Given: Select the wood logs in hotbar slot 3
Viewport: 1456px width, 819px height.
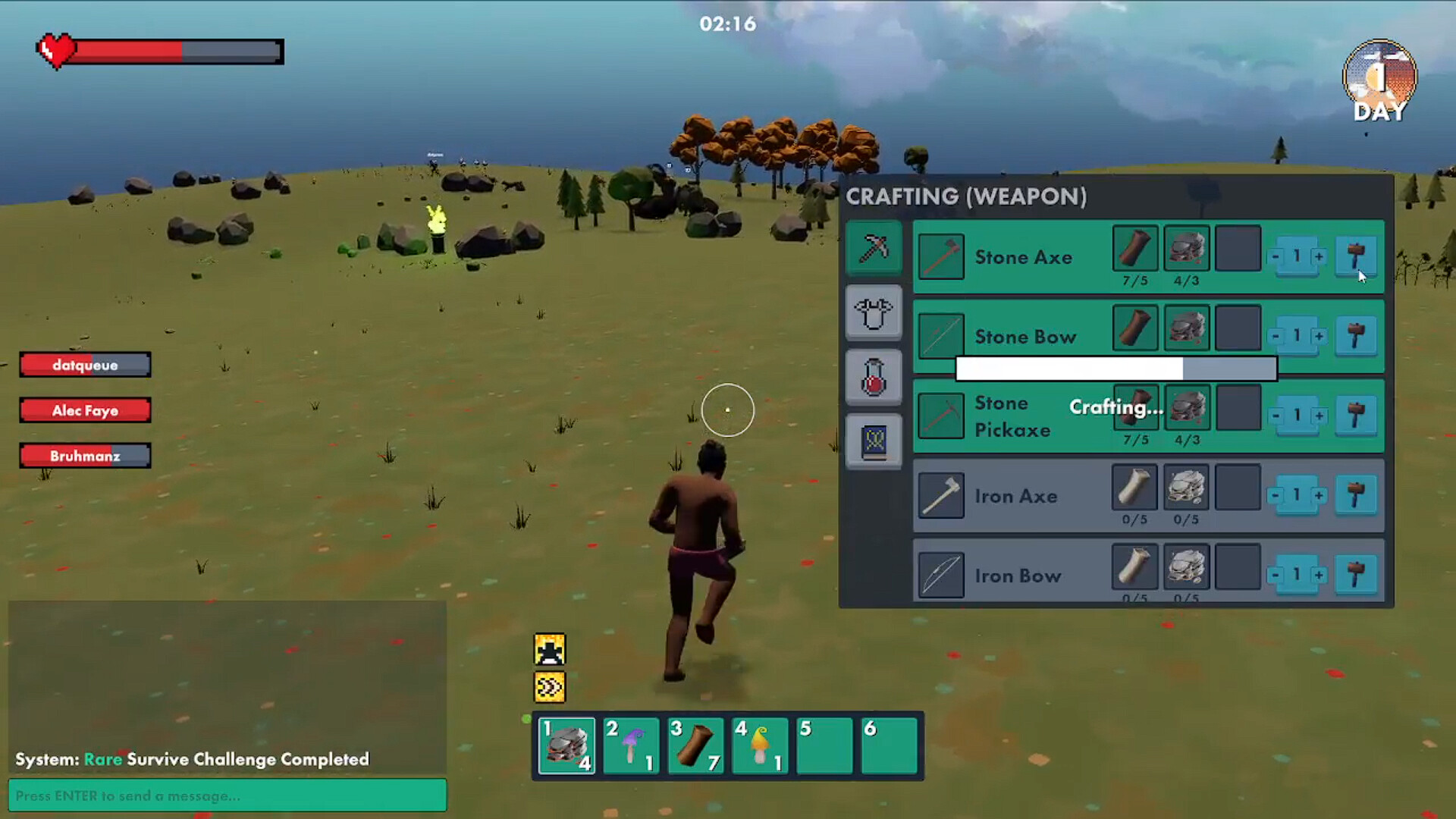Looking at the screenshot, I should (695, 745).
